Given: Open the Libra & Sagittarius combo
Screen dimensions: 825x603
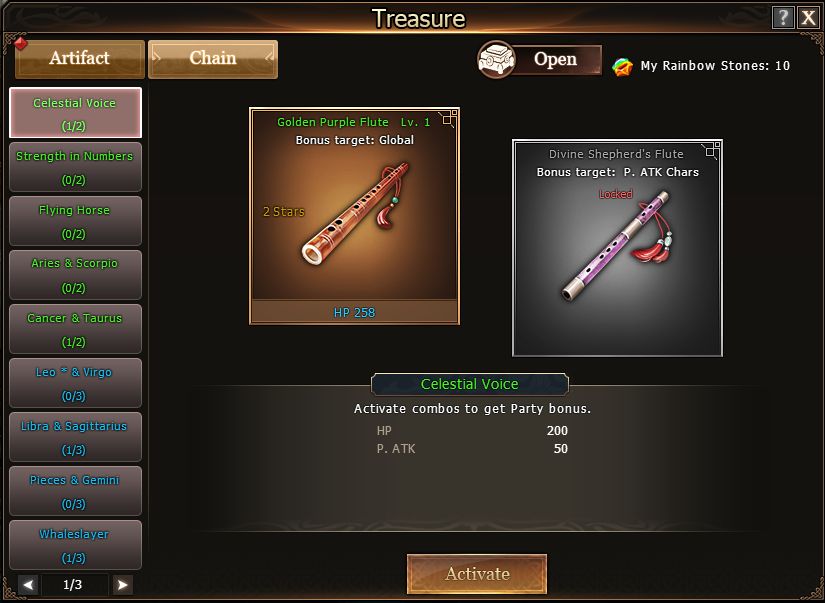Looking at the screenshot, I should [75, 437].
